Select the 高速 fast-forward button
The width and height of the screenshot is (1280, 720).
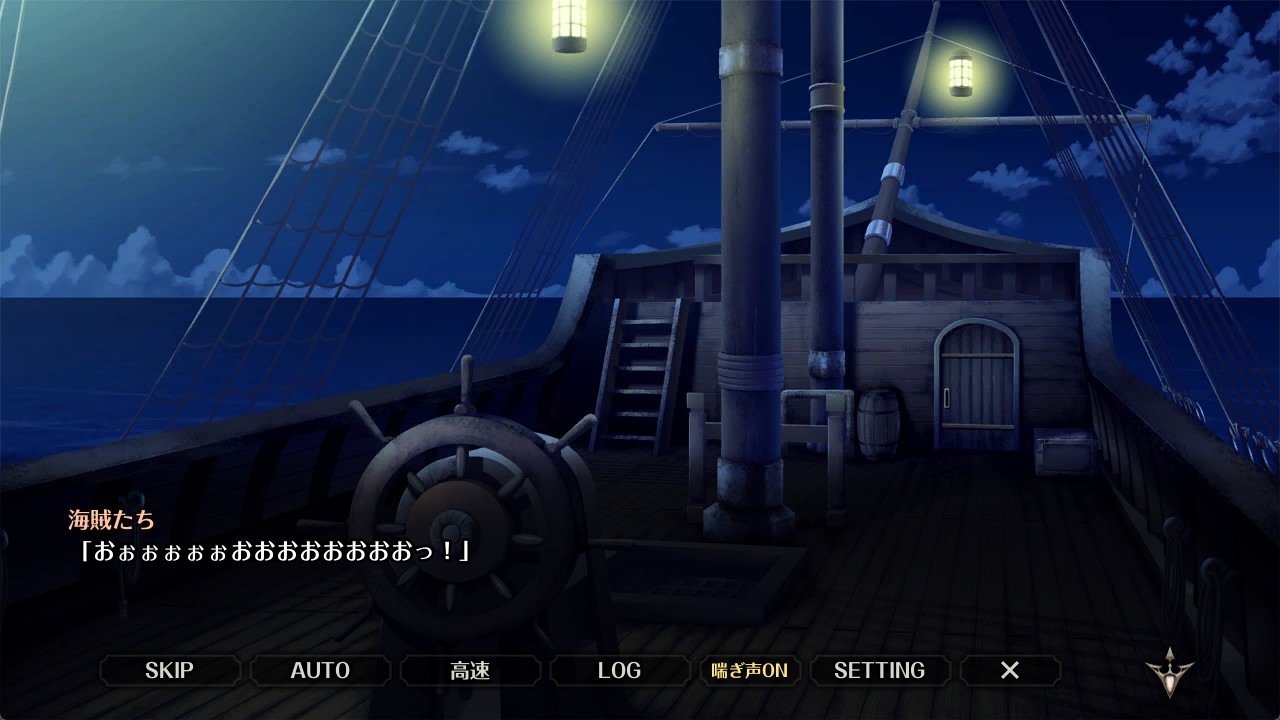(x=470, y=670)
